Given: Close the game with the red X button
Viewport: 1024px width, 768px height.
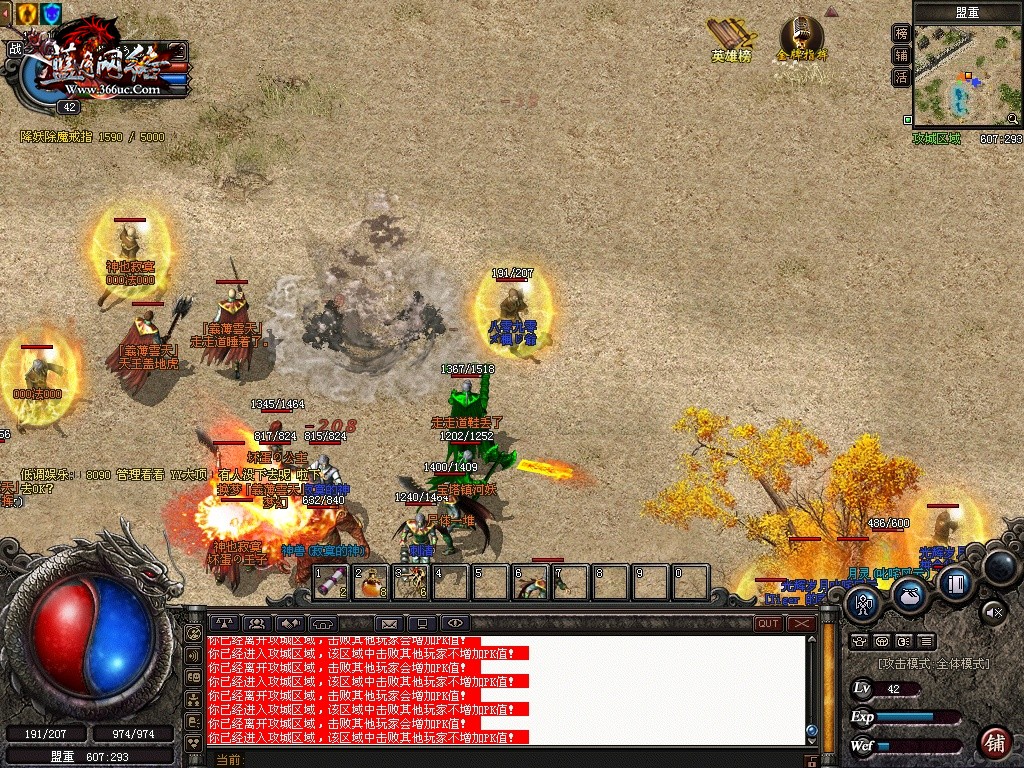Looking at the screenshot, I should 802,623.
